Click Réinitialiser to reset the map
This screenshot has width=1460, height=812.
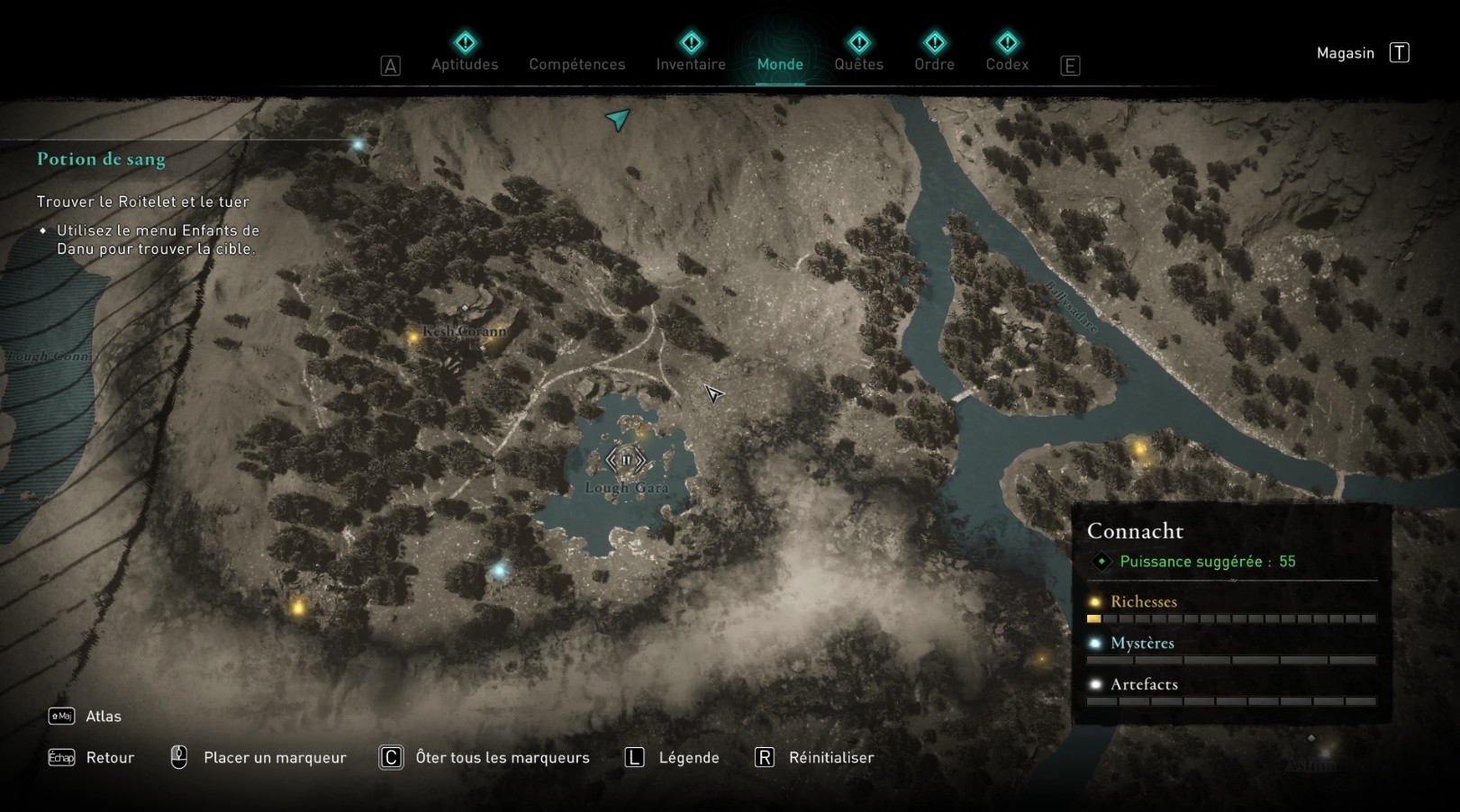828,757
